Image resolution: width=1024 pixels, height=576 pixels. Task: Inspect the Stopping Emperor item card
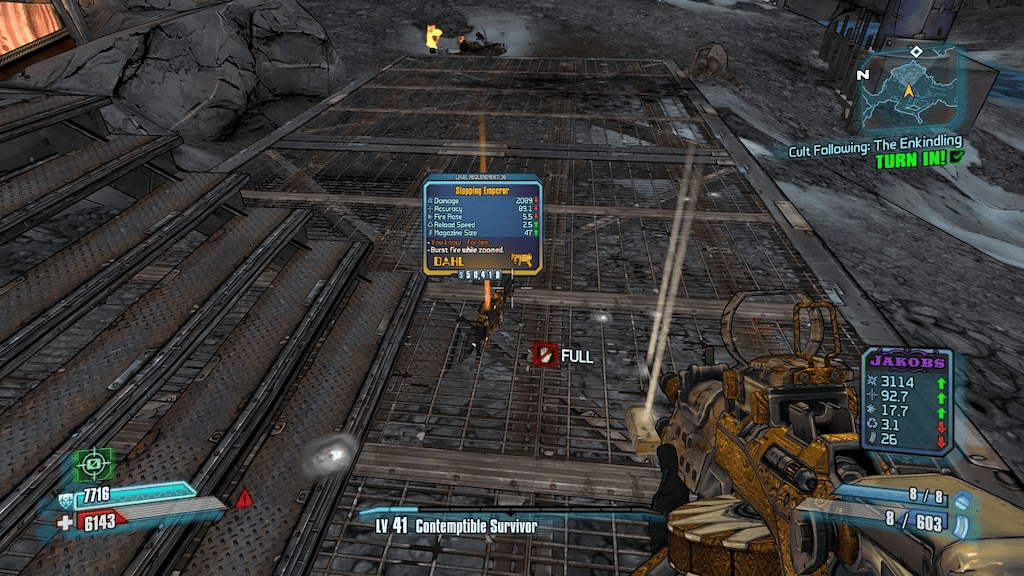pyautogui.click(x=482, y=225)
